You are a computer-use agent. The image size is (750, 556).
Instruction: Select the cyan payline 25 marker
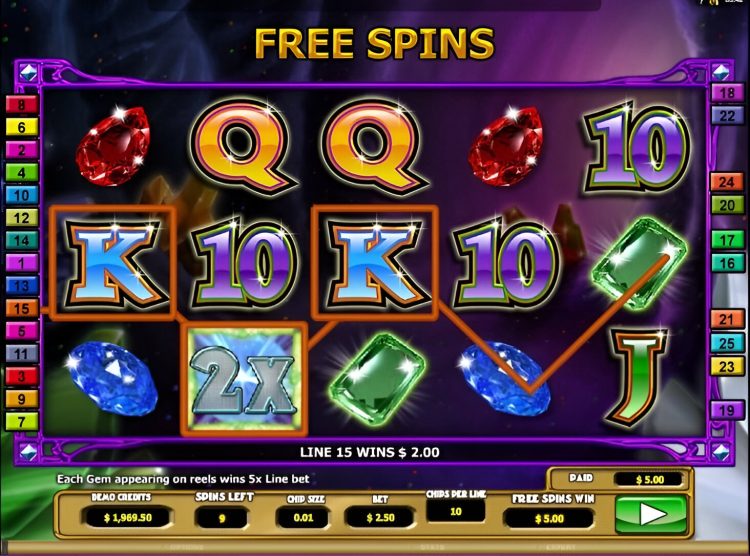pos(724,343)
